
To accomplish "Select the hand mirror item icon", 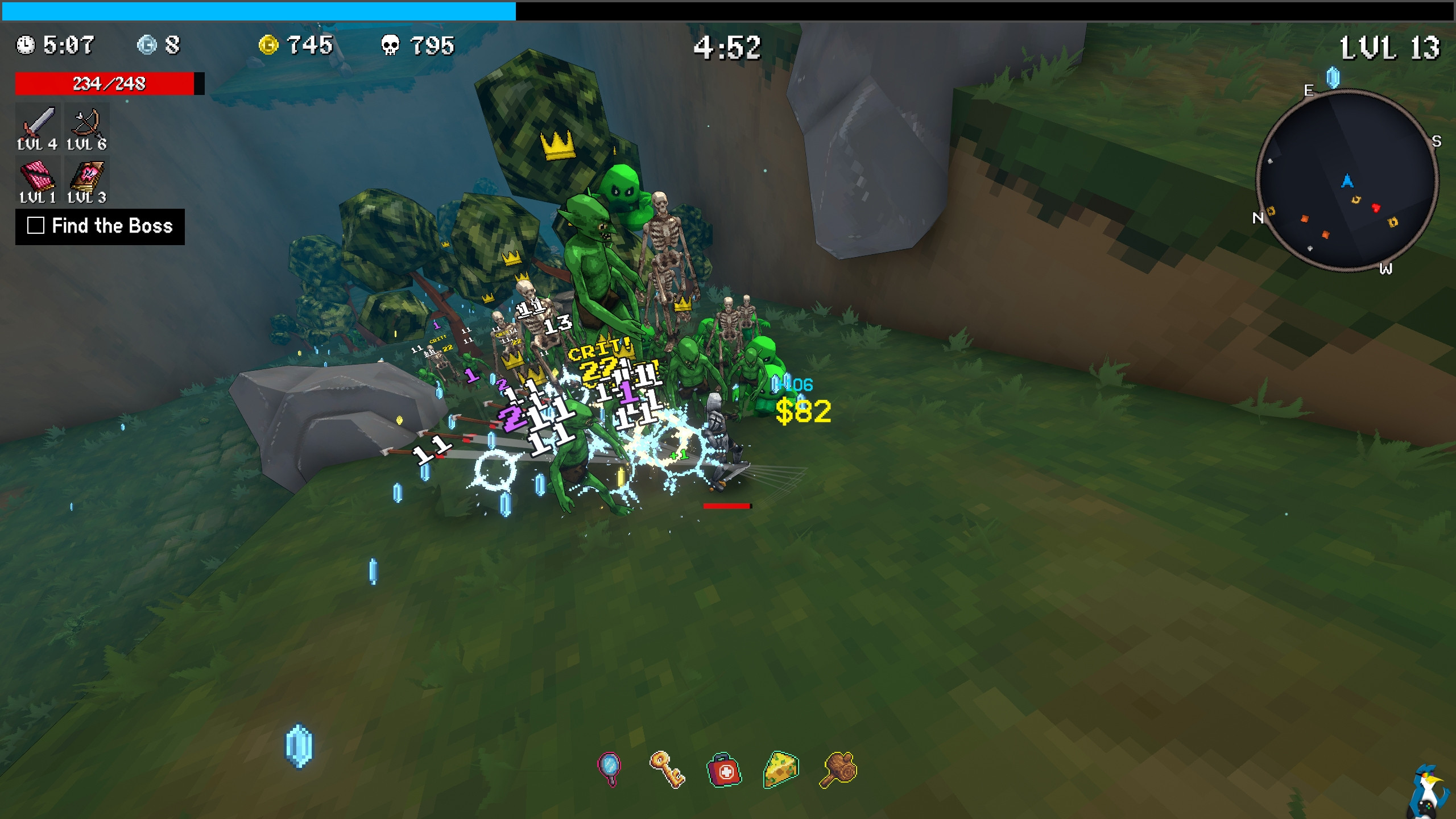I will click(609, 768).
